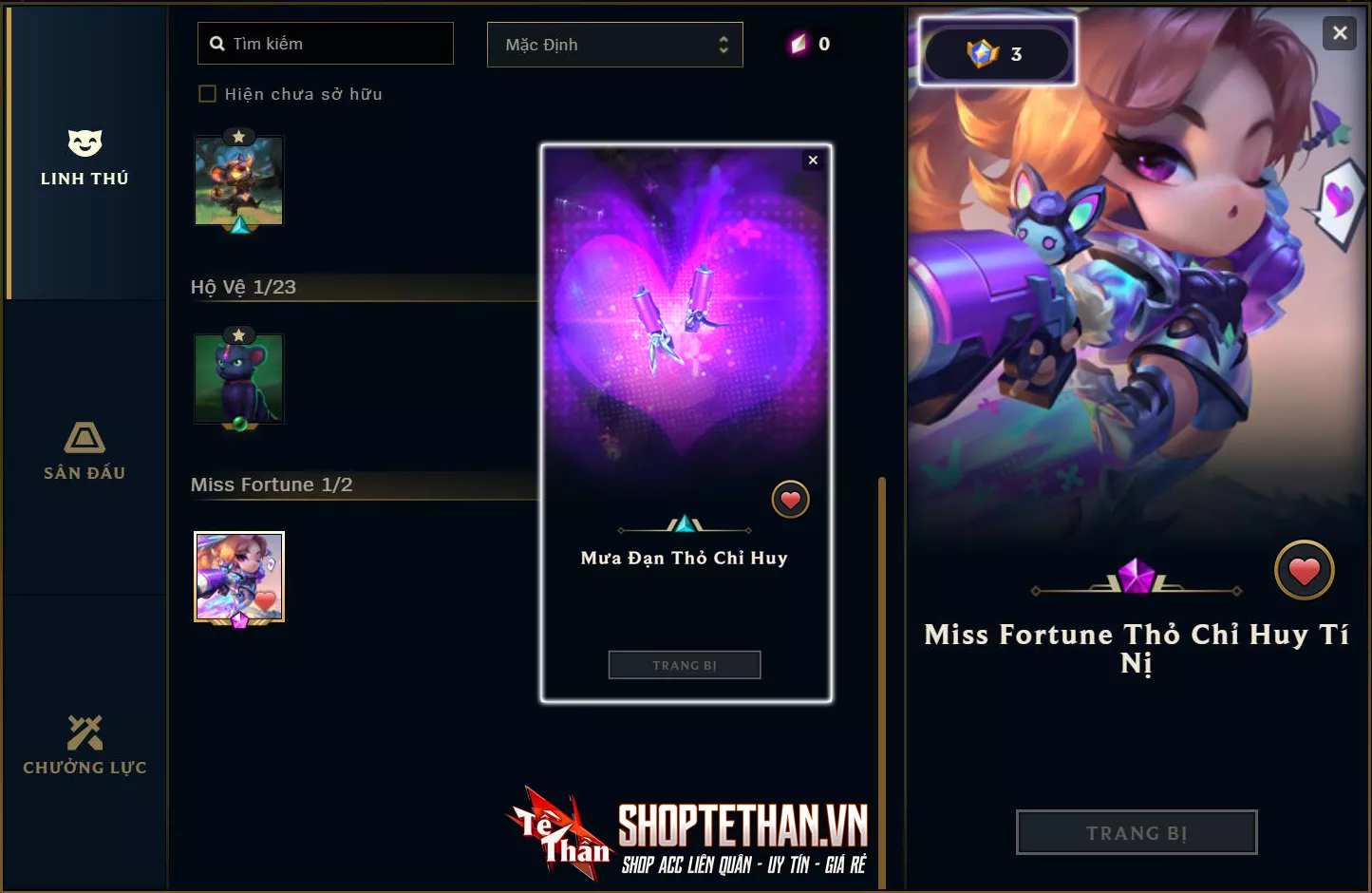
Task: Close the Mưa Đạn Thỏ Chỉ Huy popup
Action: coord(813,161)
